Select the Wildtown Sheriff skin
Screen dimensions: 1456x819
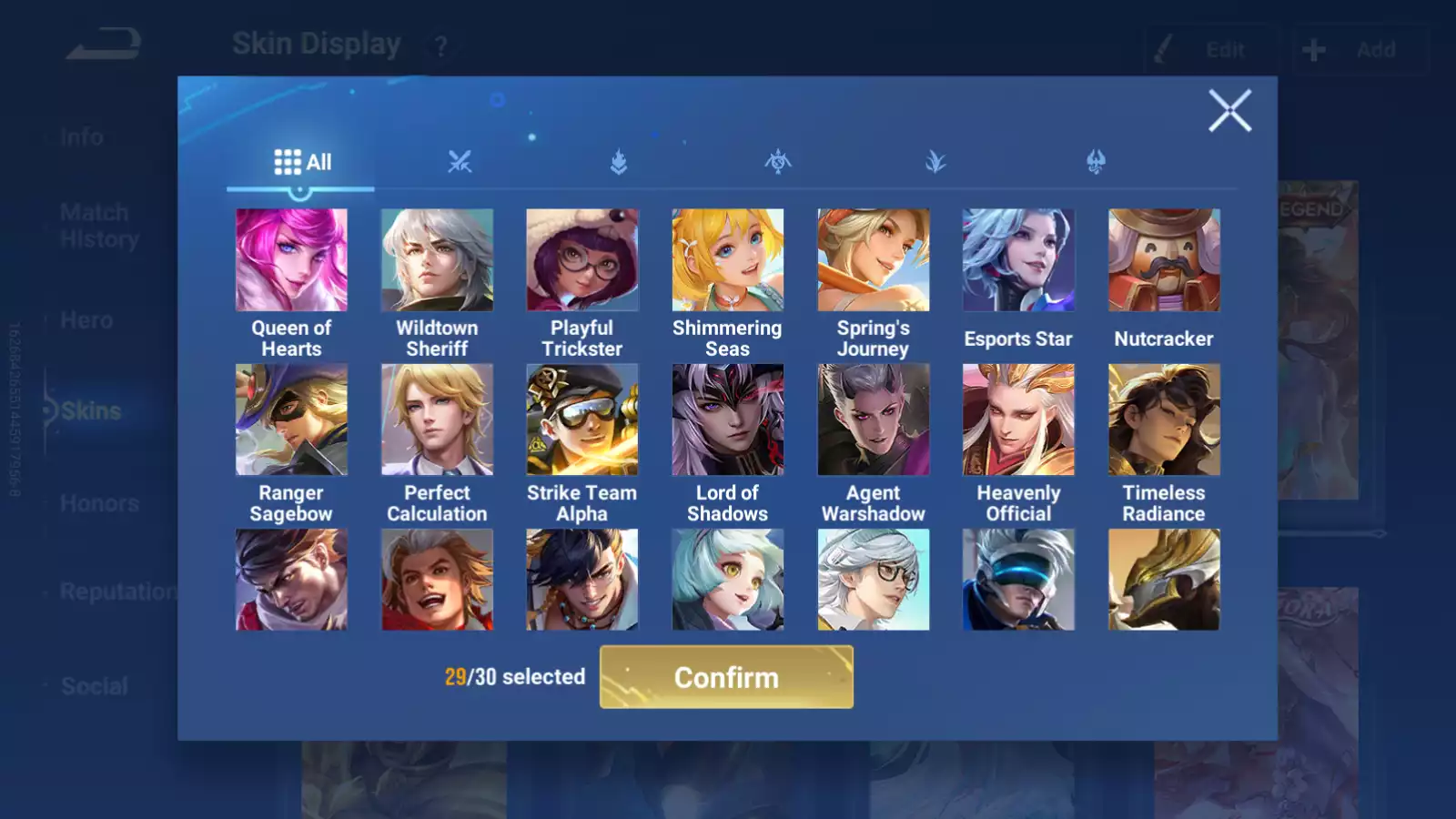tap(437, 258)
